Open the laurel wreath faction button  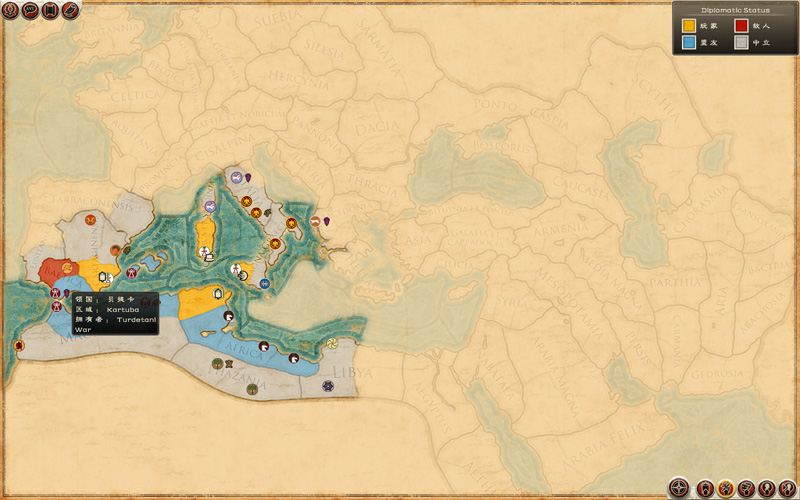coord(10,10)
